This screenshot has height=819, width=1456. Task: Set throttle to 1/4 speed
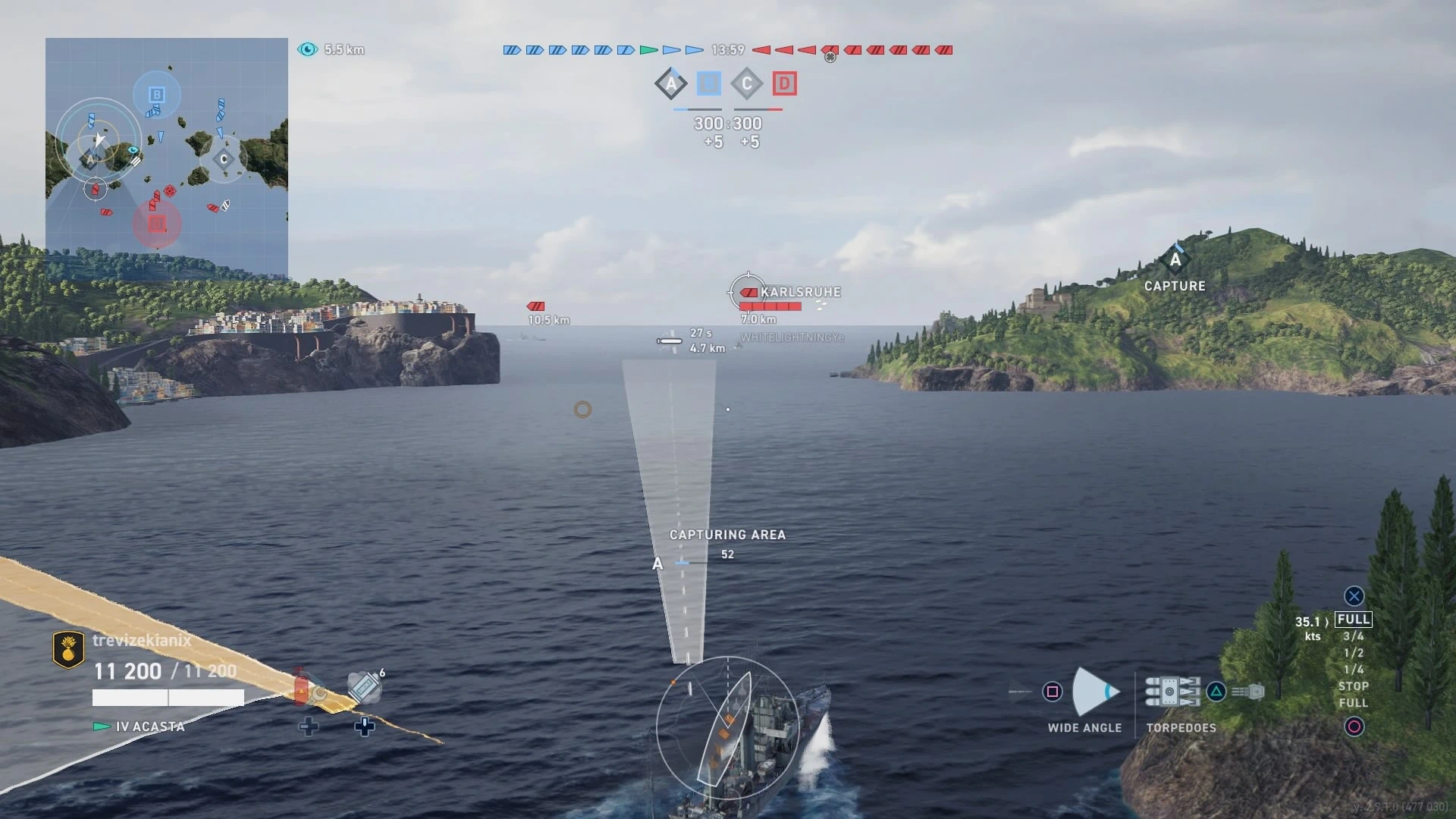click(x=1354, y=670)
